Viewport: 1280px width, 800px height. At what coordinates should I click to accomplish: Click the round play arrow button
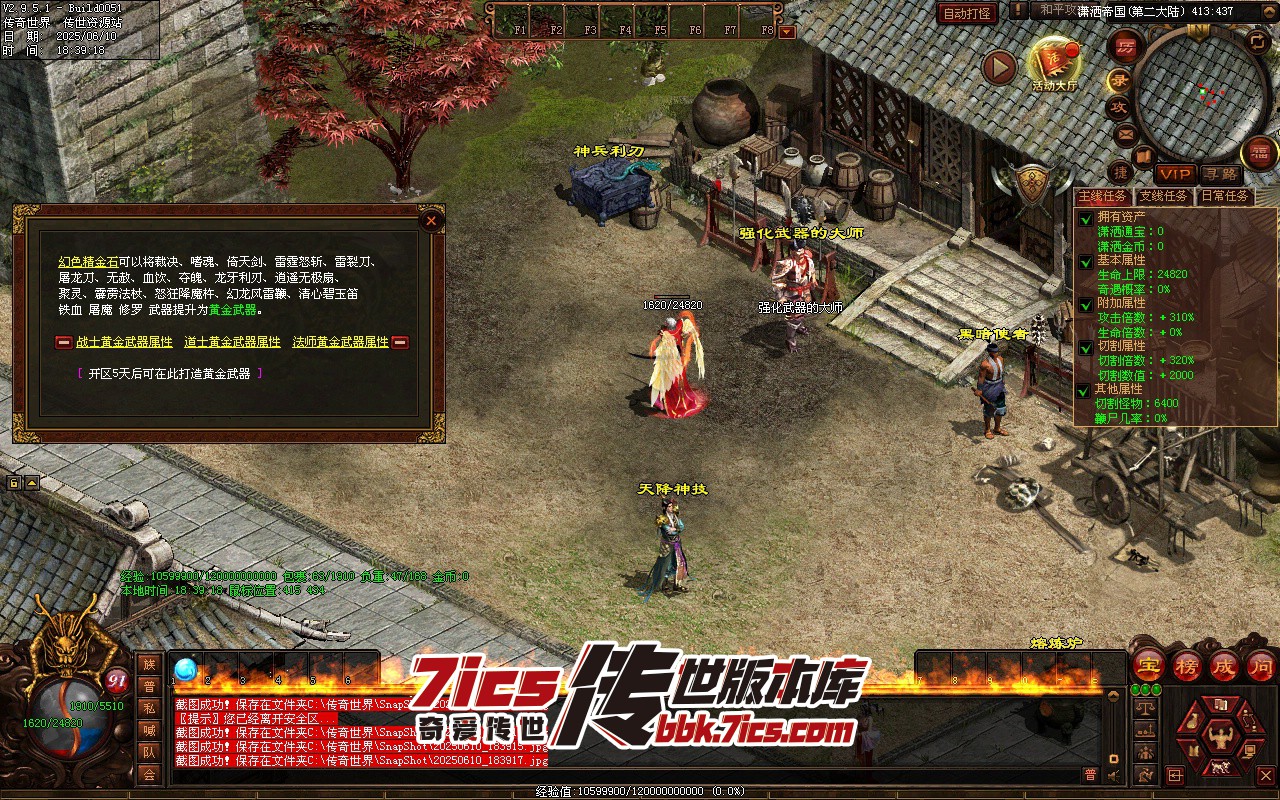tap(999, 67)
